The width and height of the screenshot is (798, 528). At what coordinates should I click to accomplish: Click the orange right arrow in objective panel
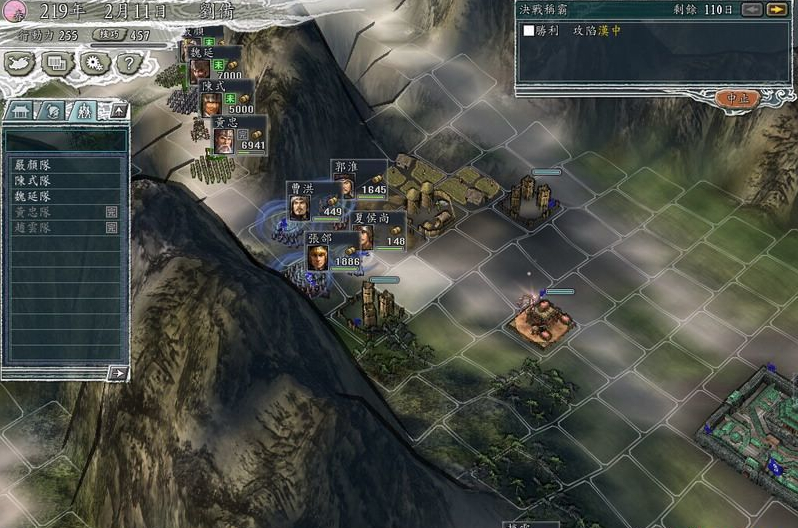coord(776,10)
